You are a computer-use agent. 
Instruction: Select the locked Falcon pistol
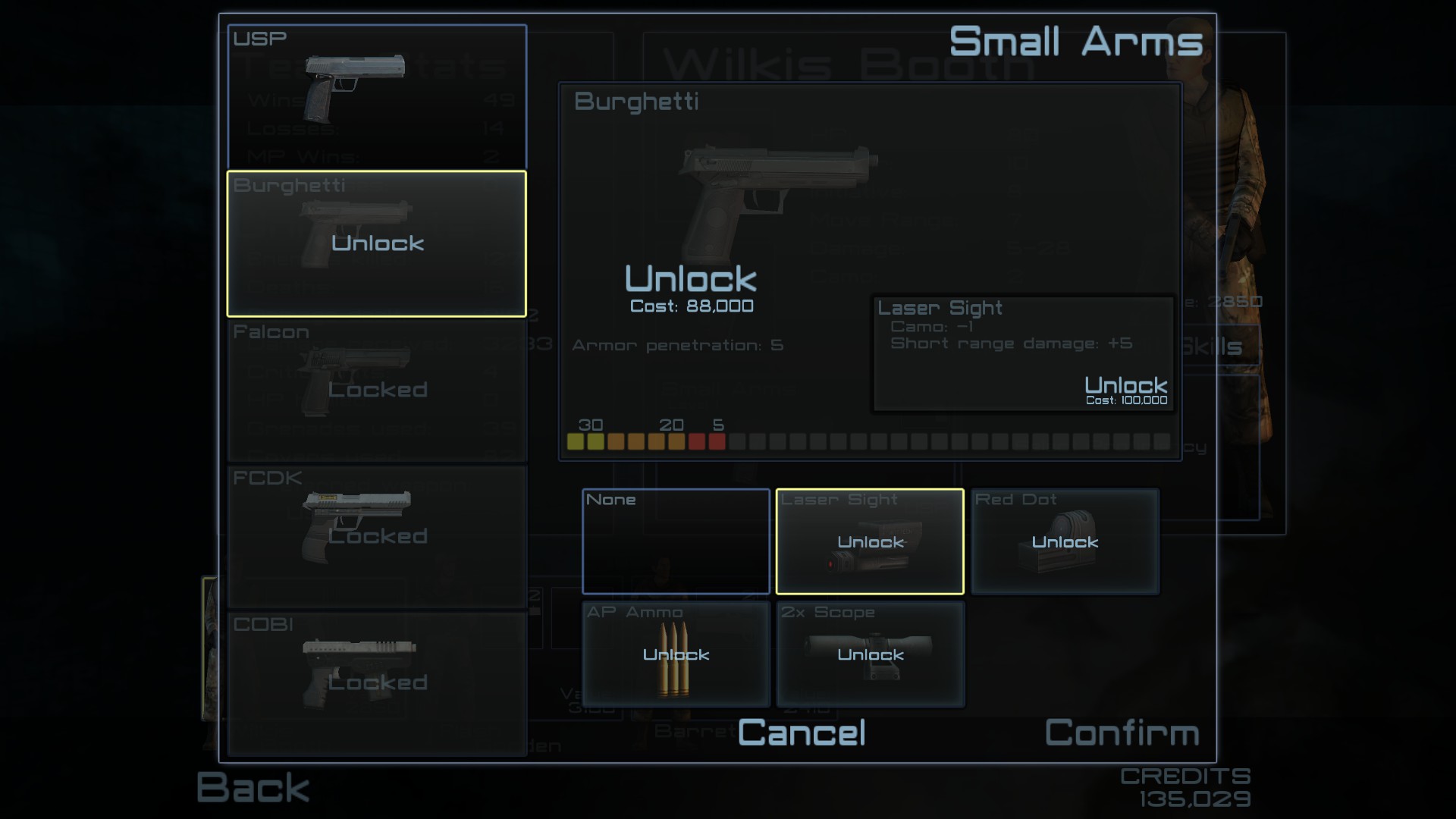[x=377, y=390]
